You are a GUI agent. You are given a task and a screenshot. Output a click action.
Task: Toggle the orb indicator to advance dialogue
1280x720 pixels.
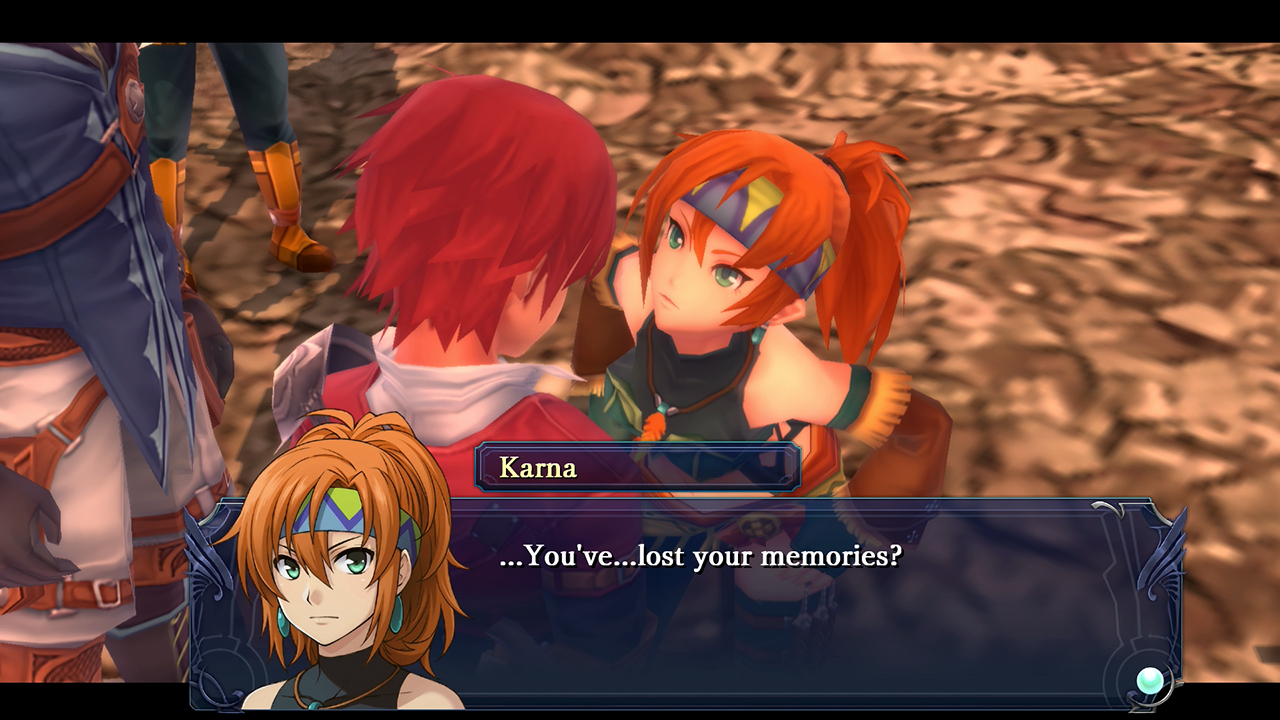(1150, 679)
